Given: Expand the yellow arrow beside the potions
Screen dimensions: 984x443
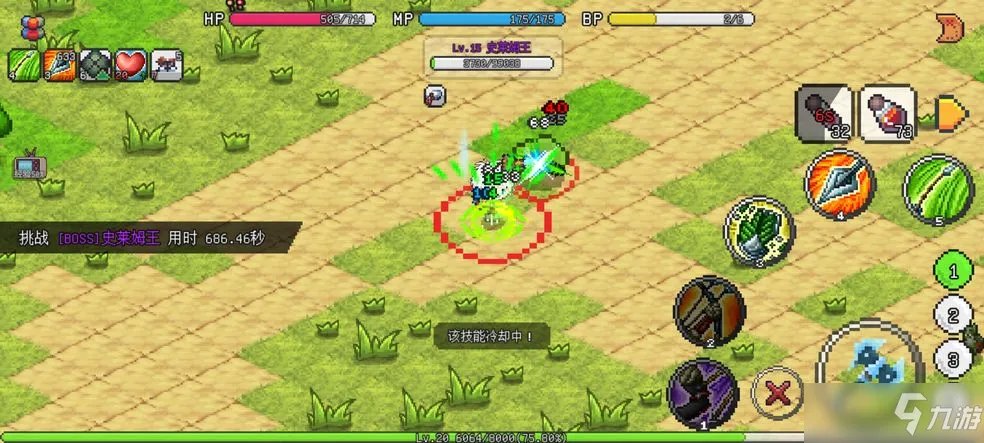Looking at the screenshot, I should [948, 111].
